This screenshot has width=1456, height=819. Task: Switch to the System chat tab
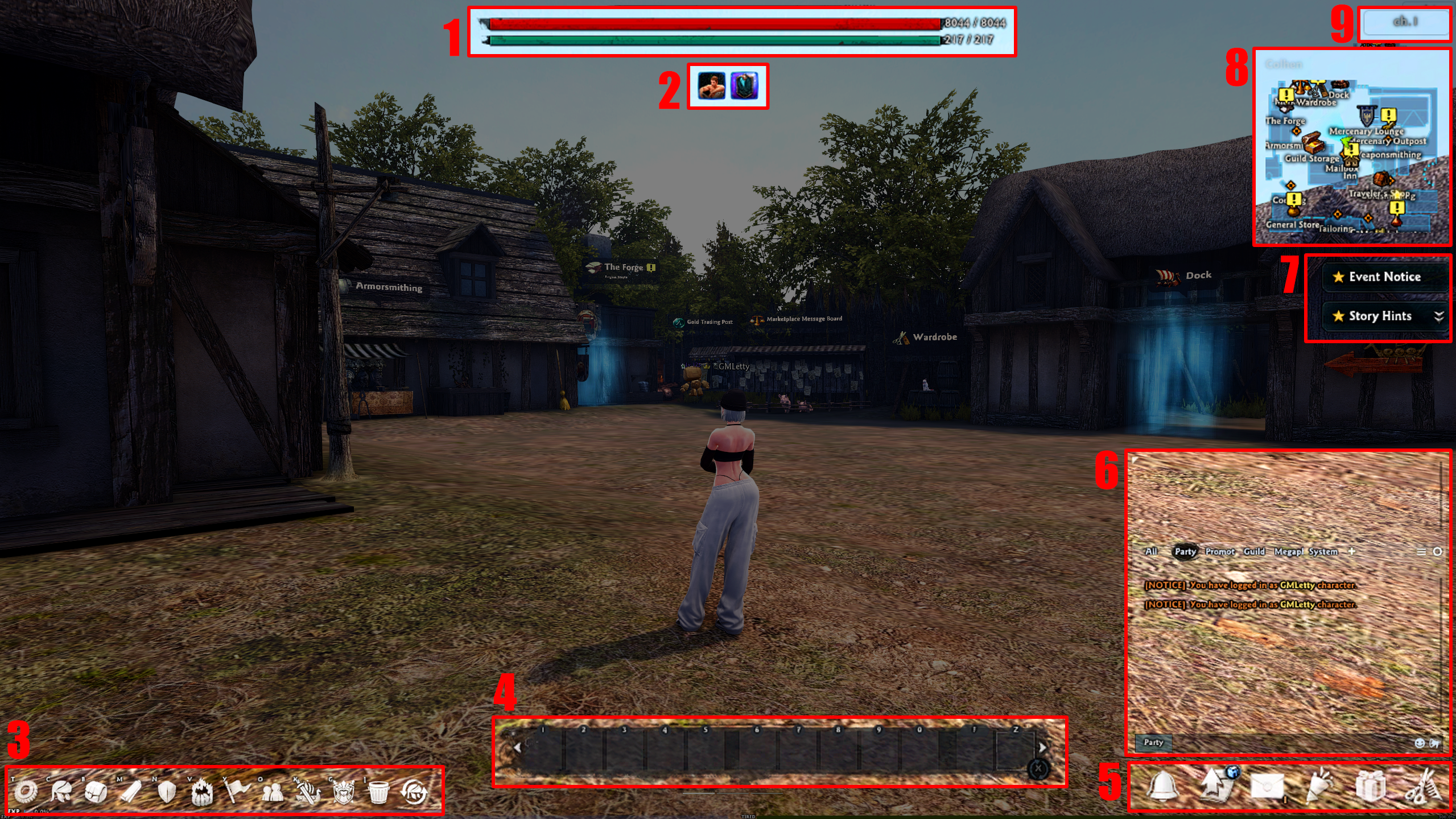[1323, 552]
